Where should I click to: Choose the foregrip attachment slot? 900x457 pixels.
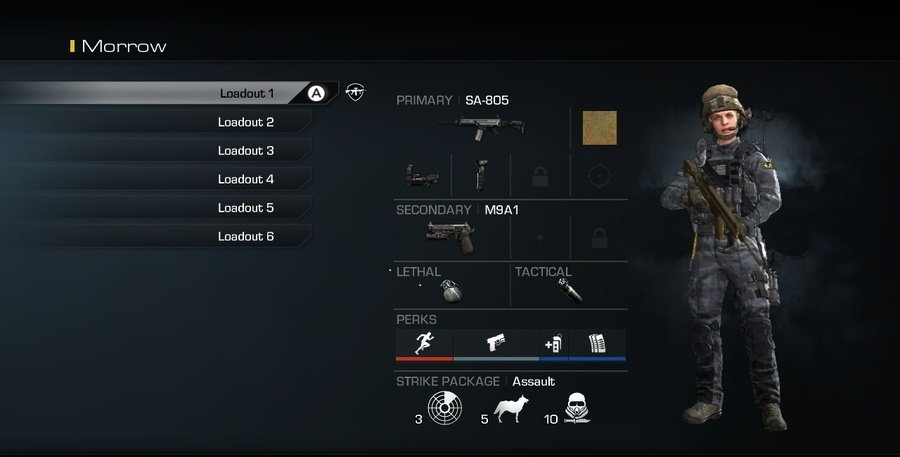coord(482,175)
